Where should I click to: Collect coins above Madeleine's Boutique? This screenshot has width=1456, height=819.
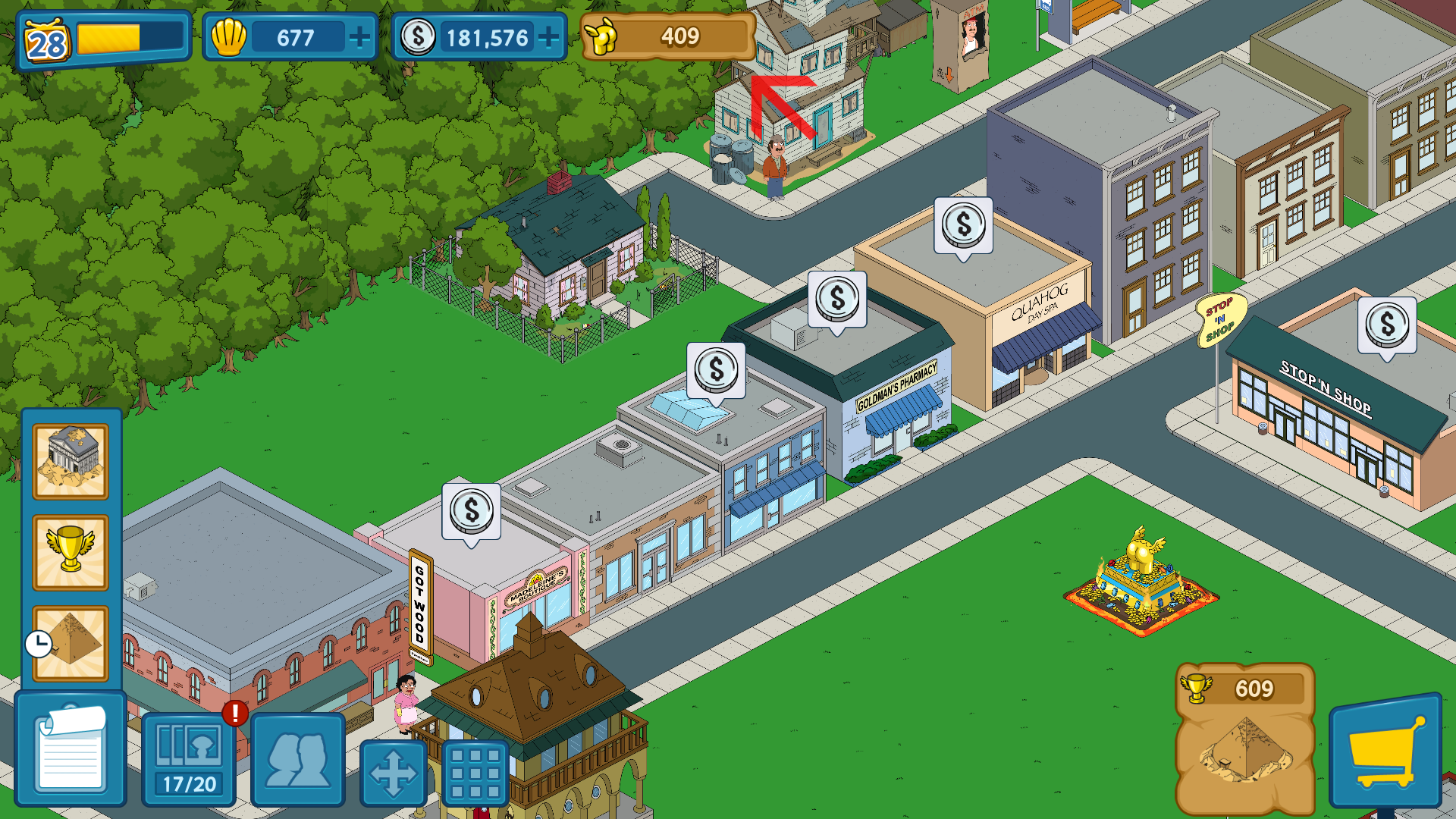click(472, 510)
